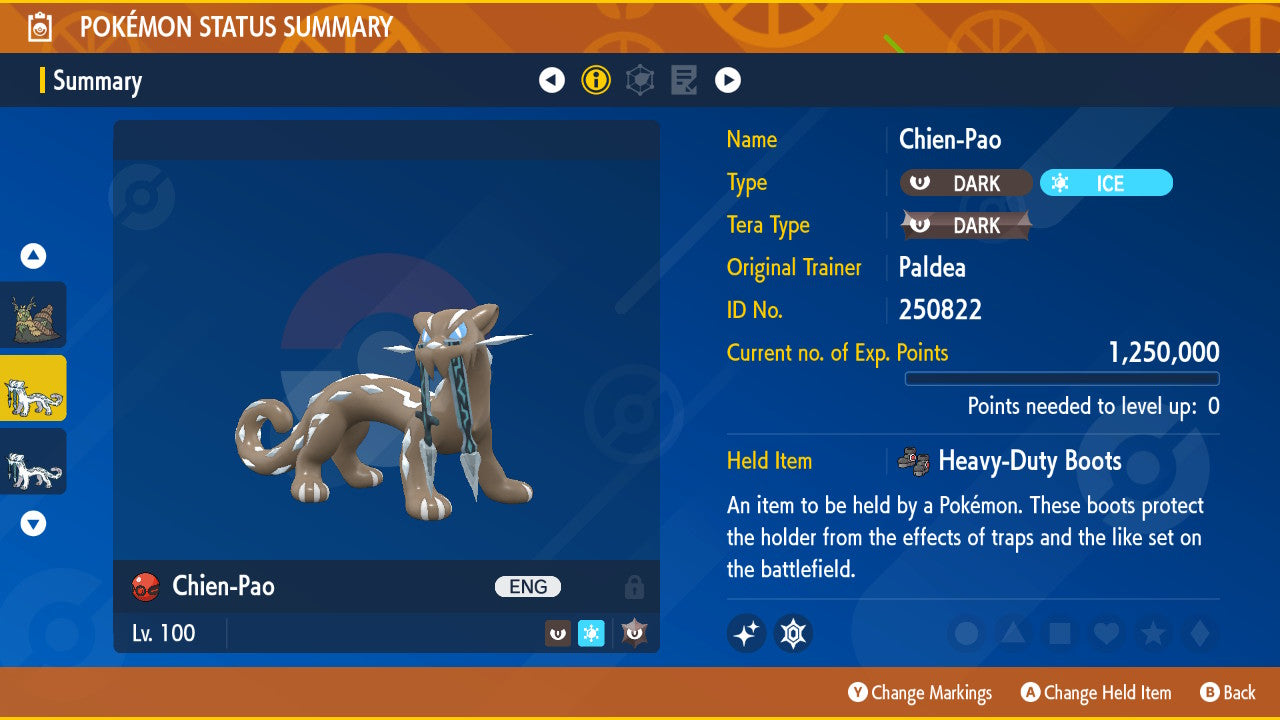Go to the previous summary page arrow

pyautogui.click(x=552, y=80)
